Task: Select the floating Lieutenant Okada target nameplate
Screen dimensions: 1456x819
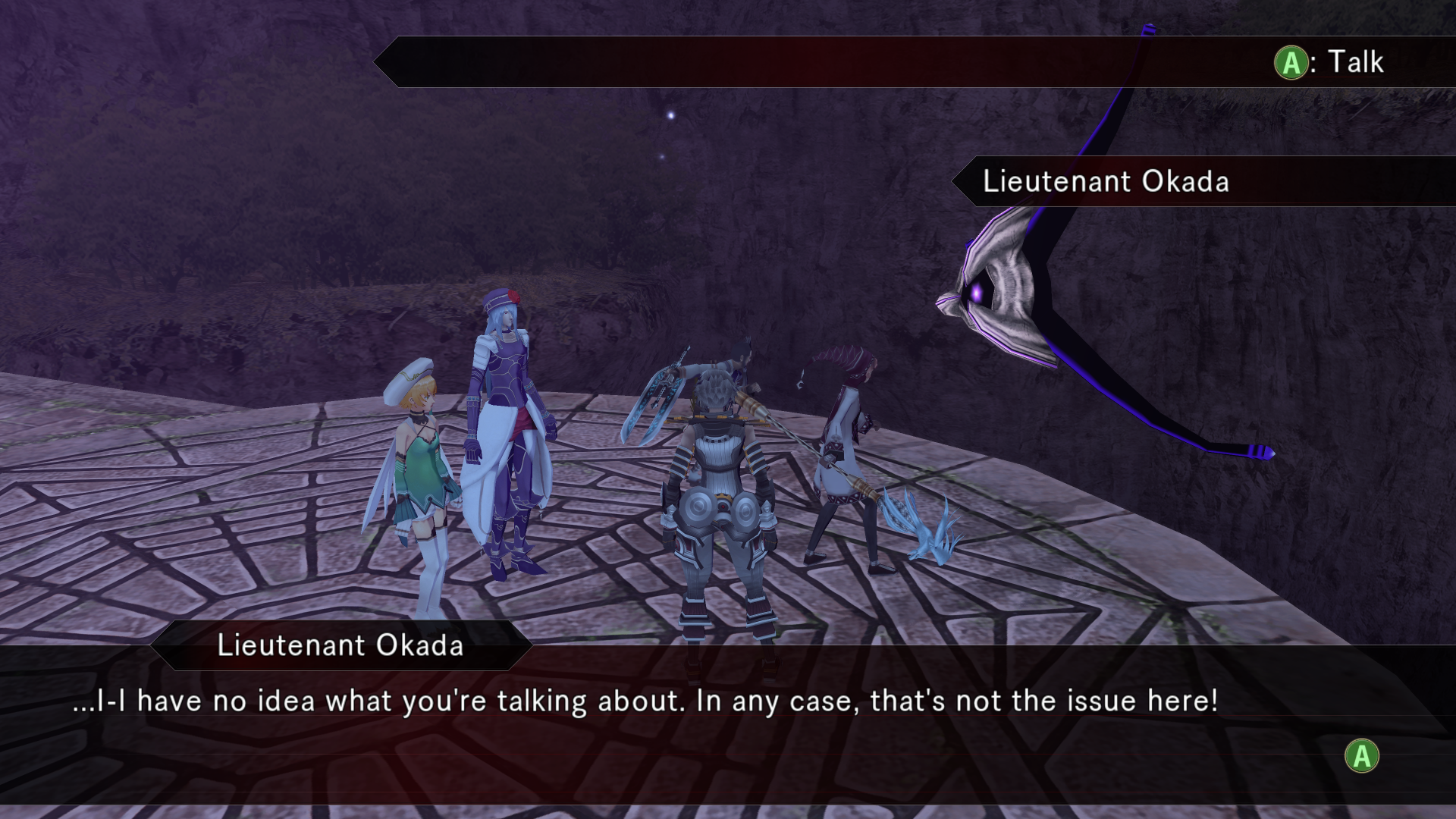Action: pyautogui.click(x=1105, y=182)
